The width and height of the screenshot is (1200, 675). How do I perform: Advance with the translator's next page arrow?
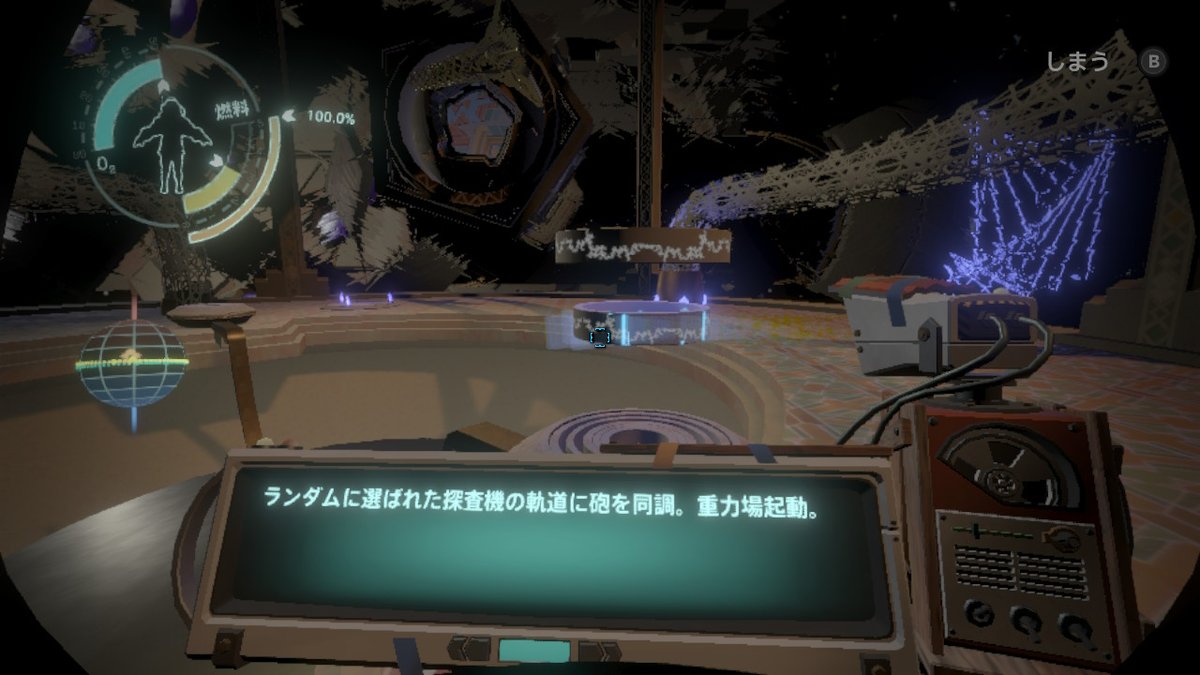click(x=598, y=650)
